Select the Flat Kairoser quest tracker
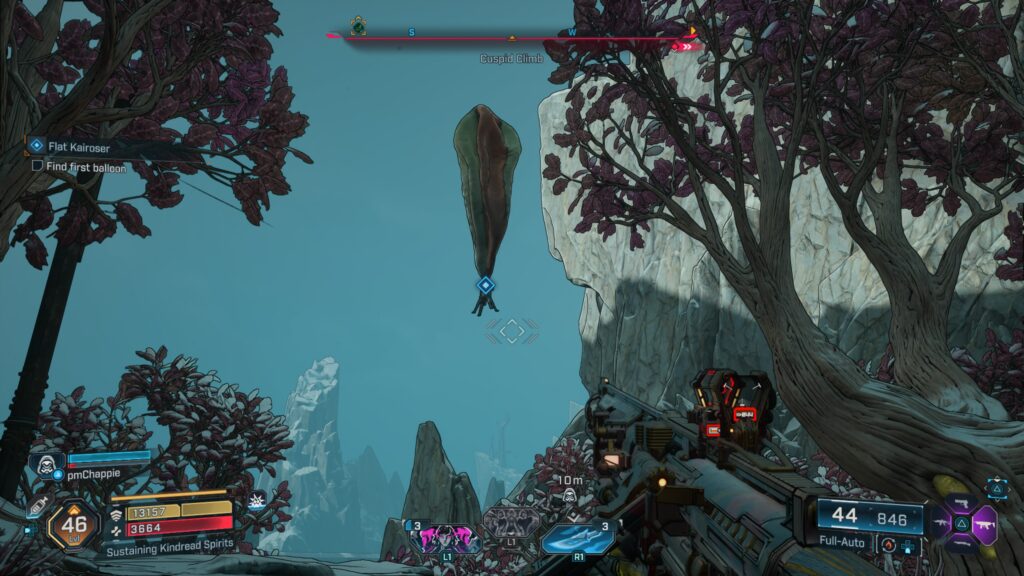Image resolution: width=1024 pixels, height=576 pixels. coord(78,146)
